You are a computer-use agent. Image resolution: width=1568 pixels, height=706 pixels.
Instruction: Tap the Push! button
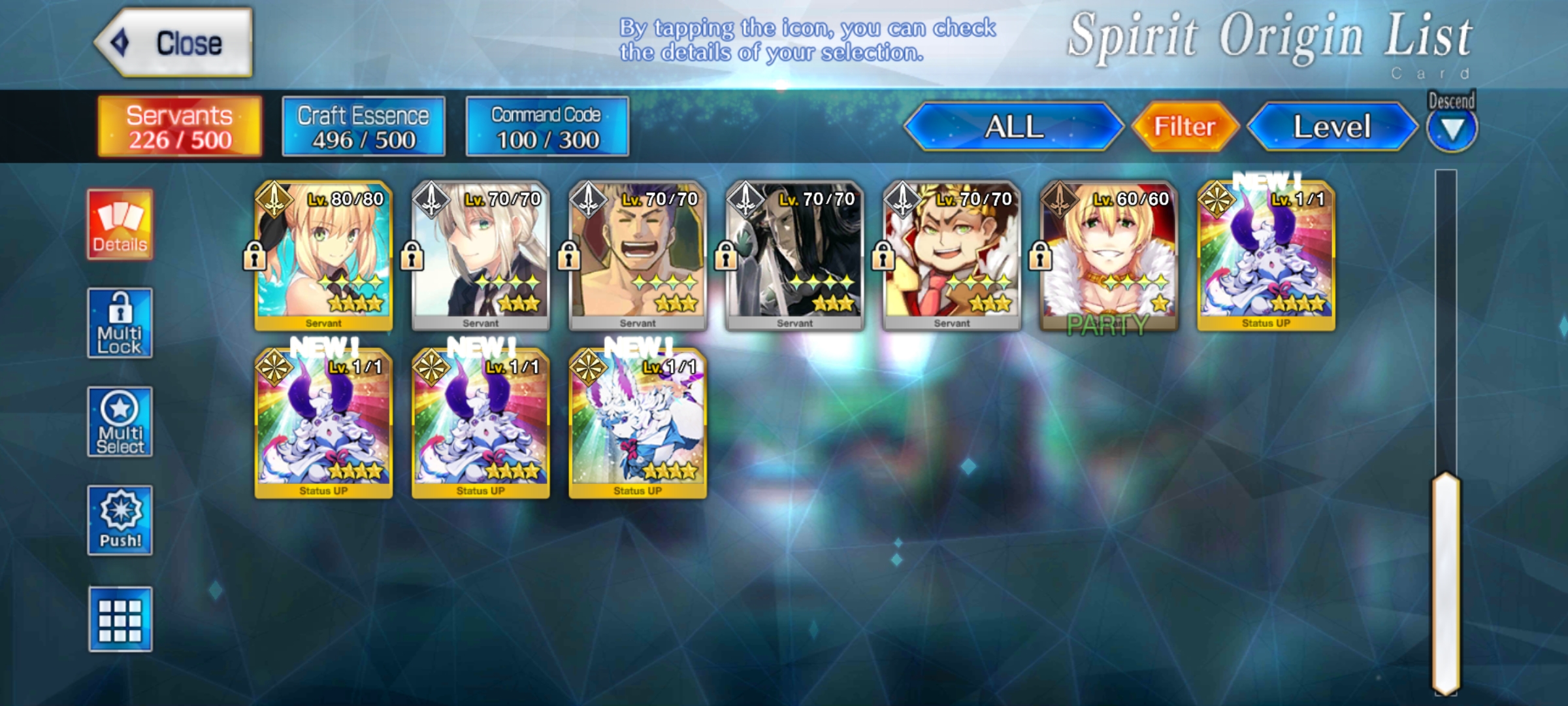click(120, 521)
